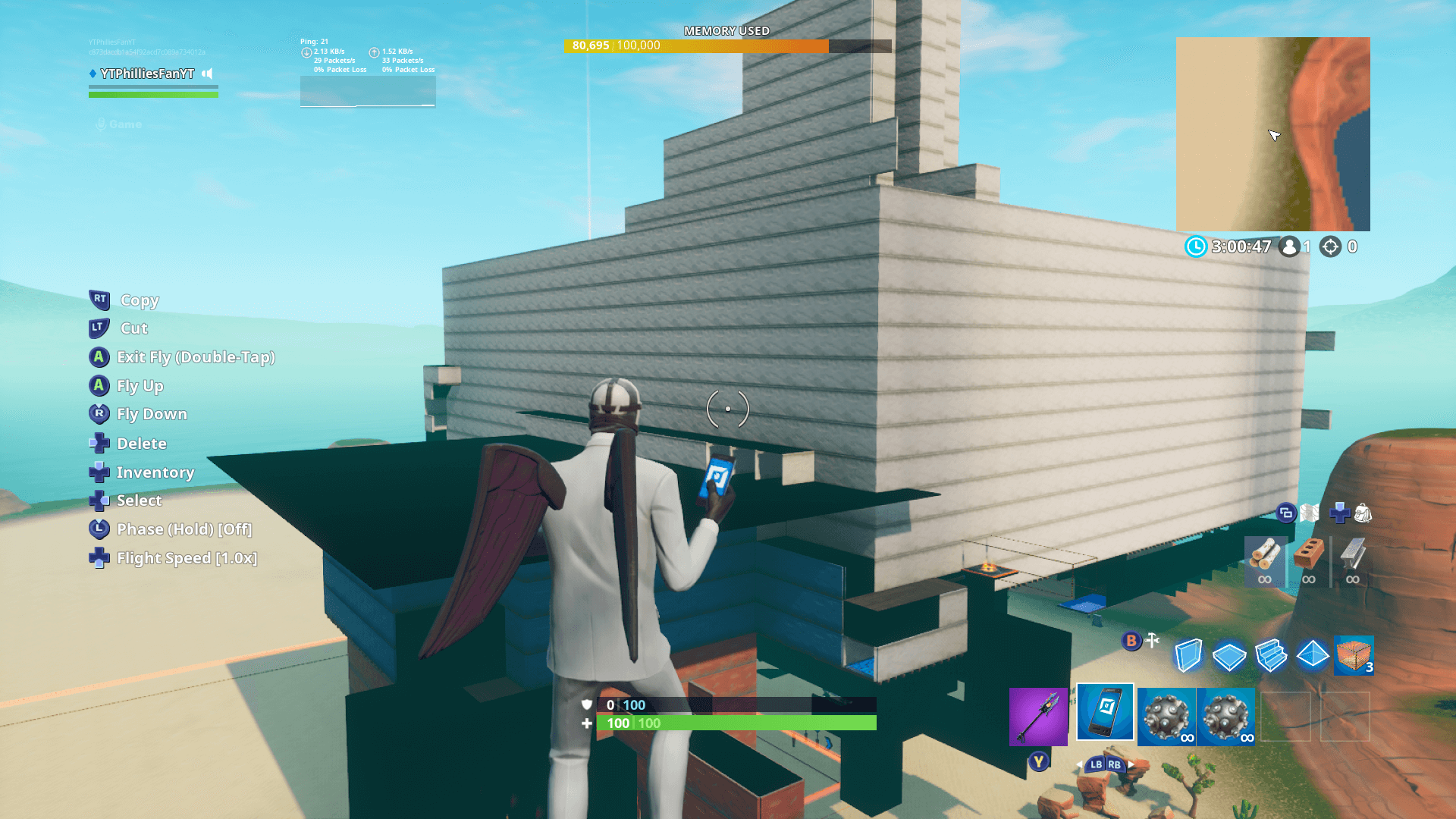This screenshot has width=1456, height=819.
Task: Select the floor build piece icon
Action: [1230, 656]
